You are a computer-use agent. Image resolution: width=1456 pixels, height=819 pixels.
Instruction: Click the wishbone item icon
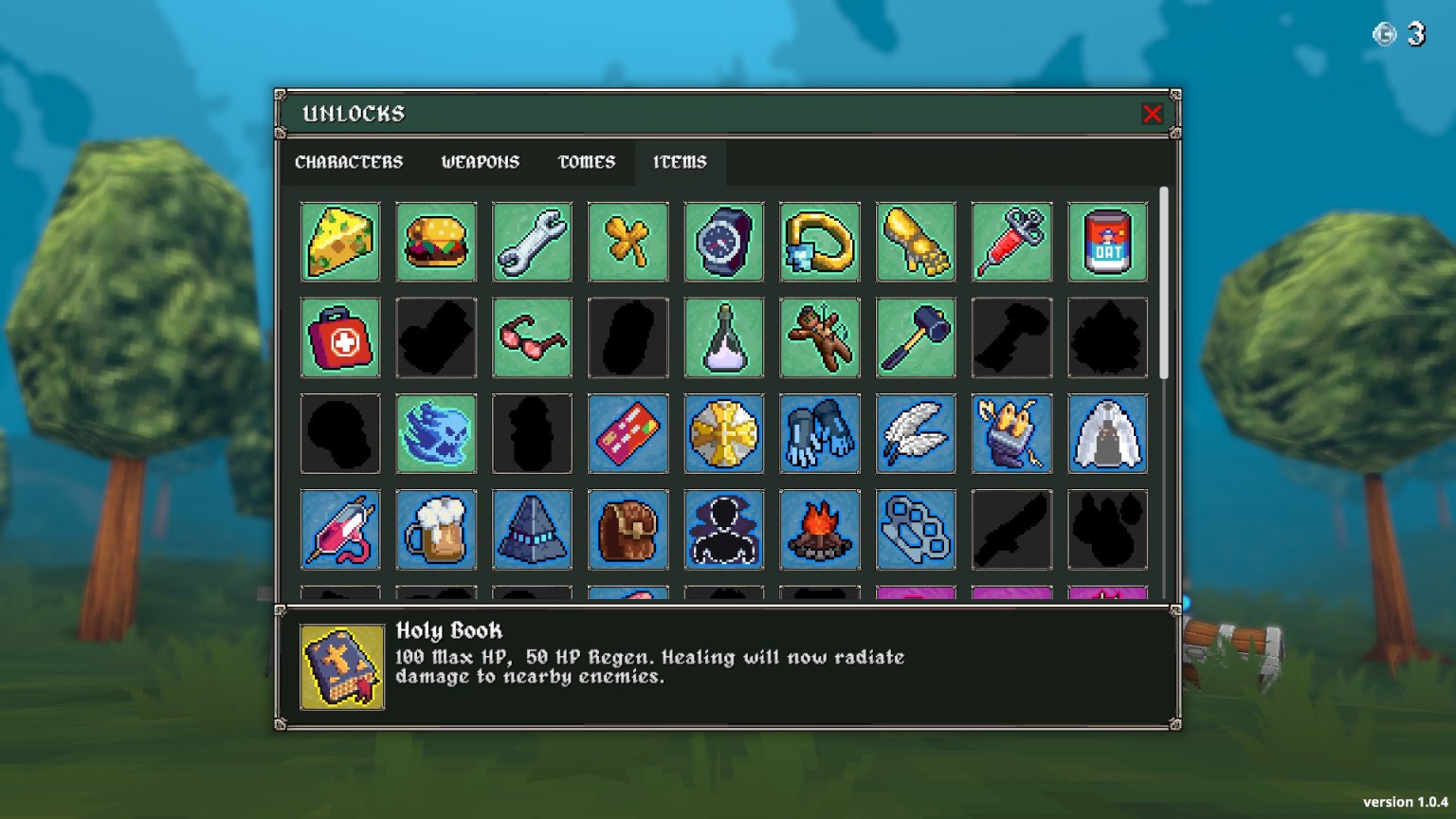point(628,242)
